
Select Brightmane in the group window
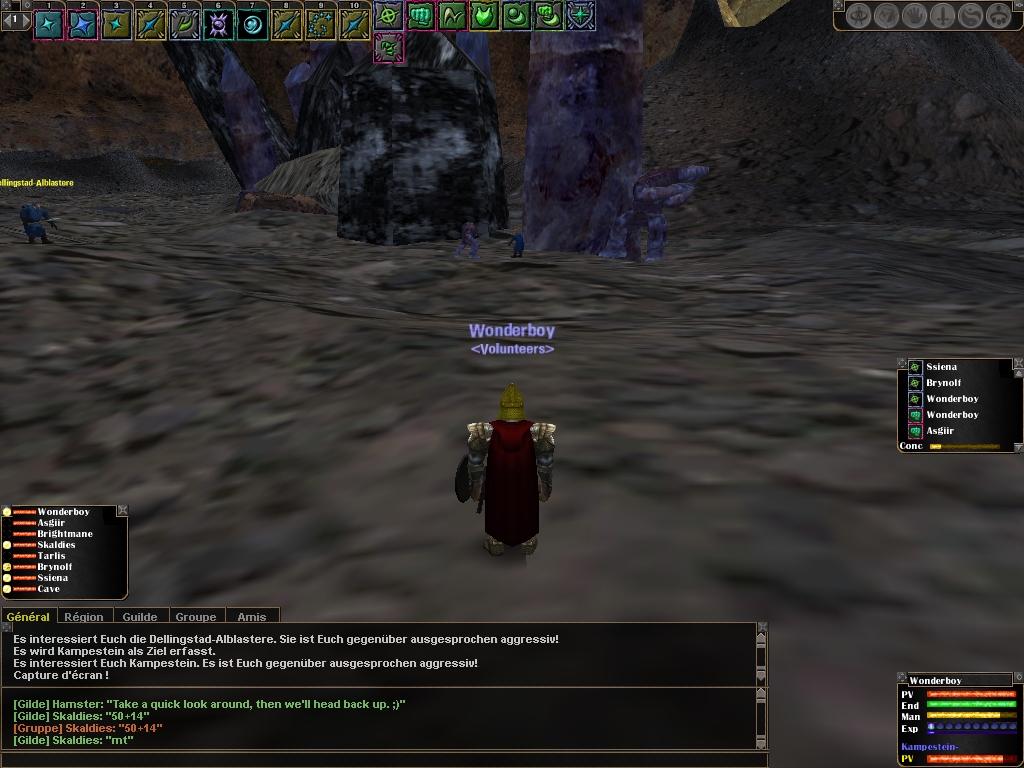click(x=65, y=534)
